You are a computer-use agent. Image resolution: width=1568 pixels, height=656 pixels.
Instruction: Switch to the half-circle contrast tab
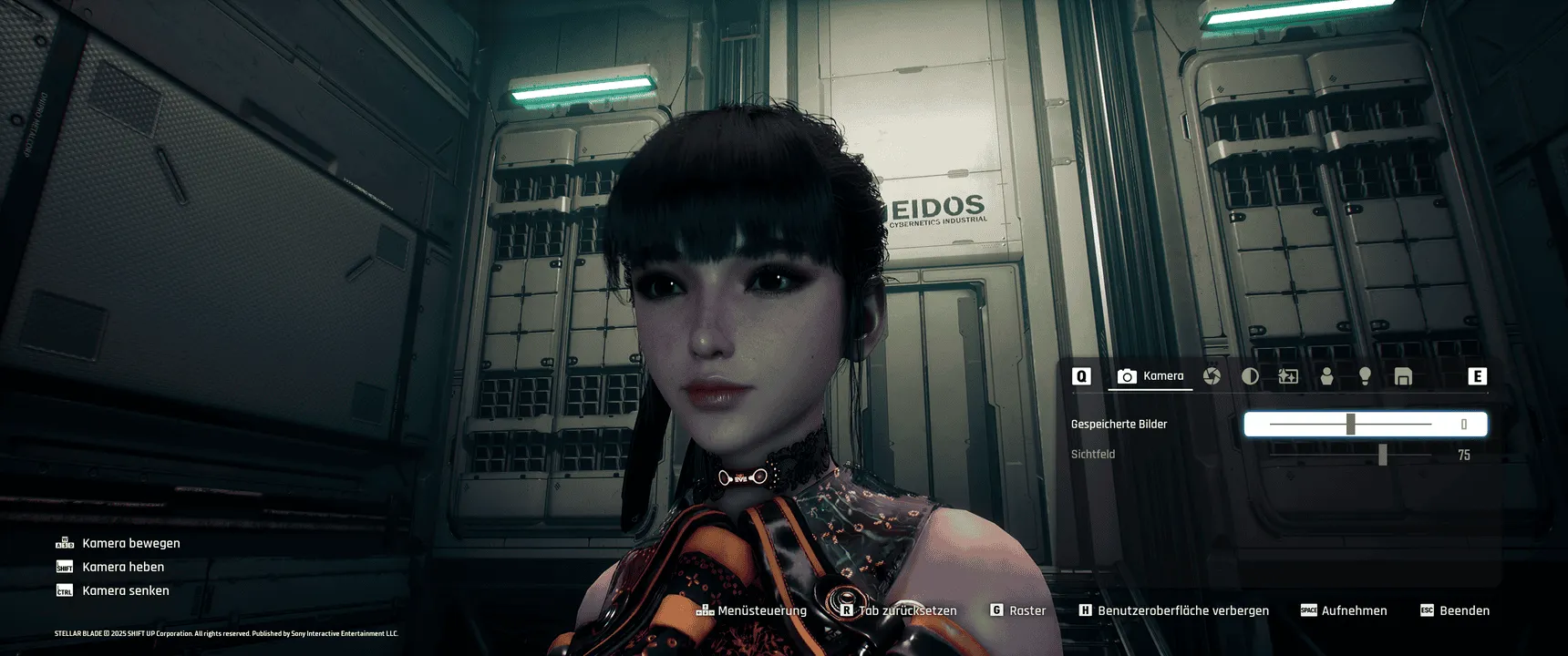click(1250, 376)
